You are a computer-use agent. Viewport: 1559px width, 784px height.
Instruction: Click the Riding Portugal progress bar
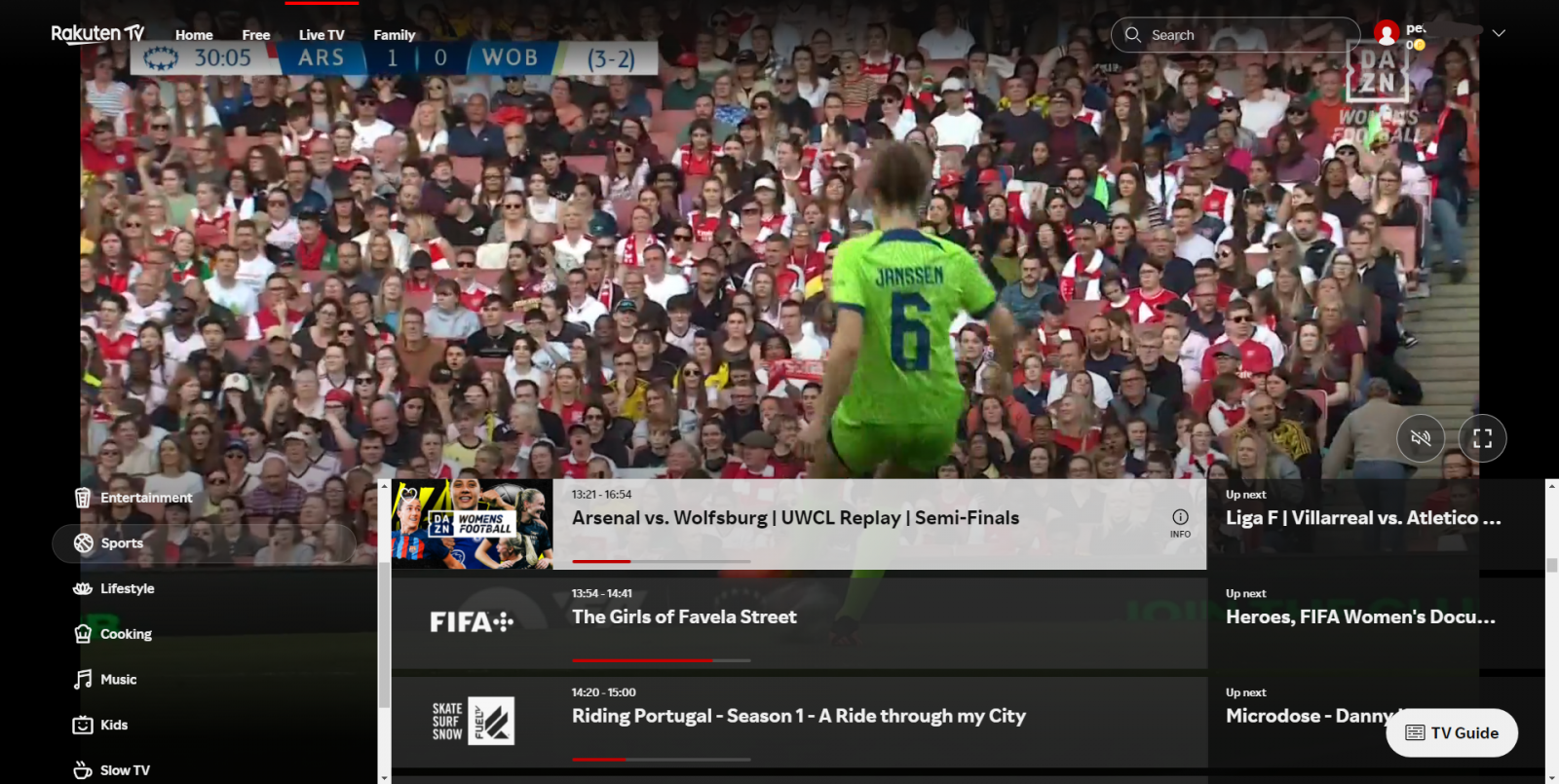pos(663,759)
